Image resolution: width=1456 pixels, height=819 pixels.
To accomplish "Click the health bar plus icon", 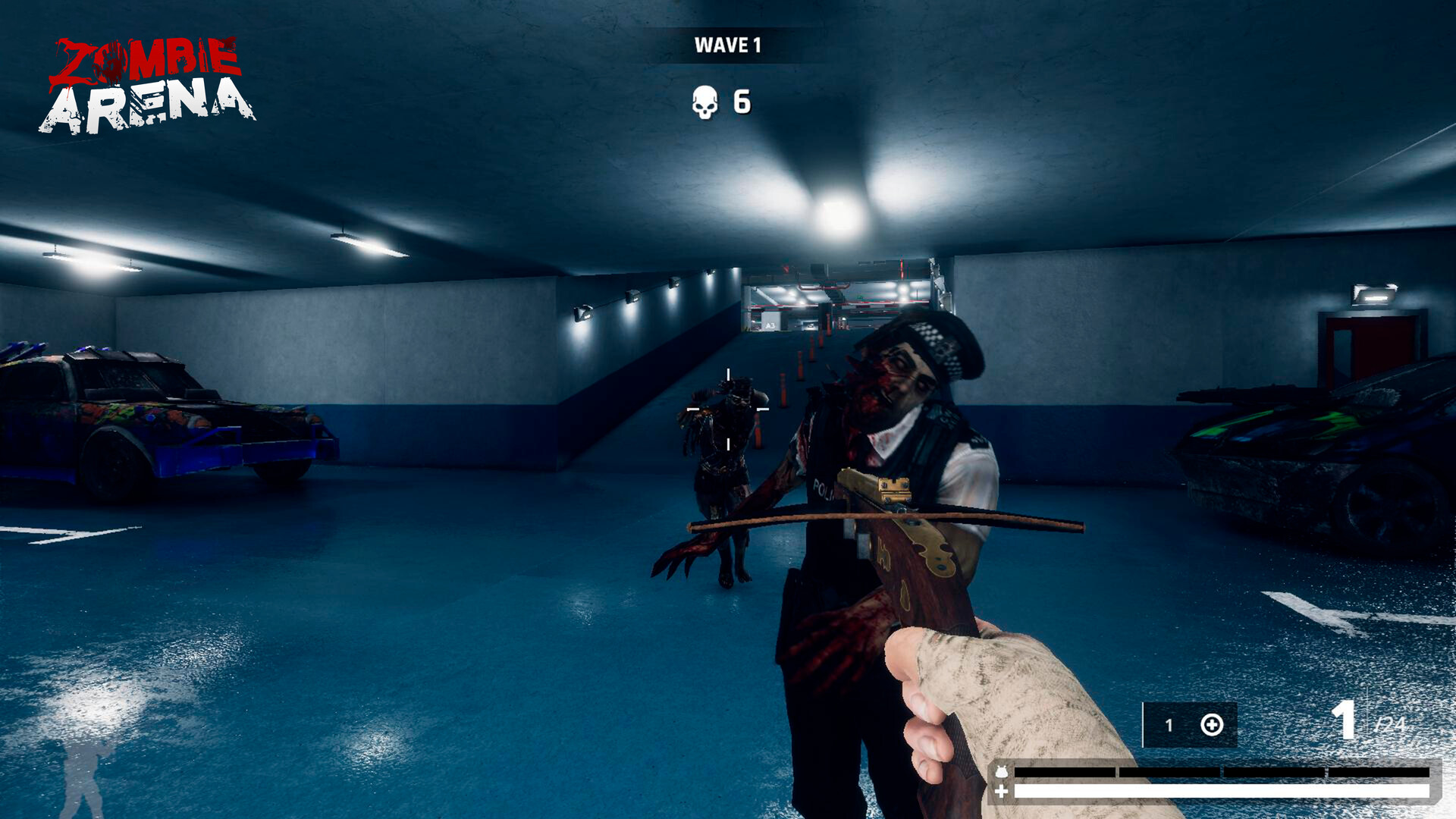I will [1001, 791].
